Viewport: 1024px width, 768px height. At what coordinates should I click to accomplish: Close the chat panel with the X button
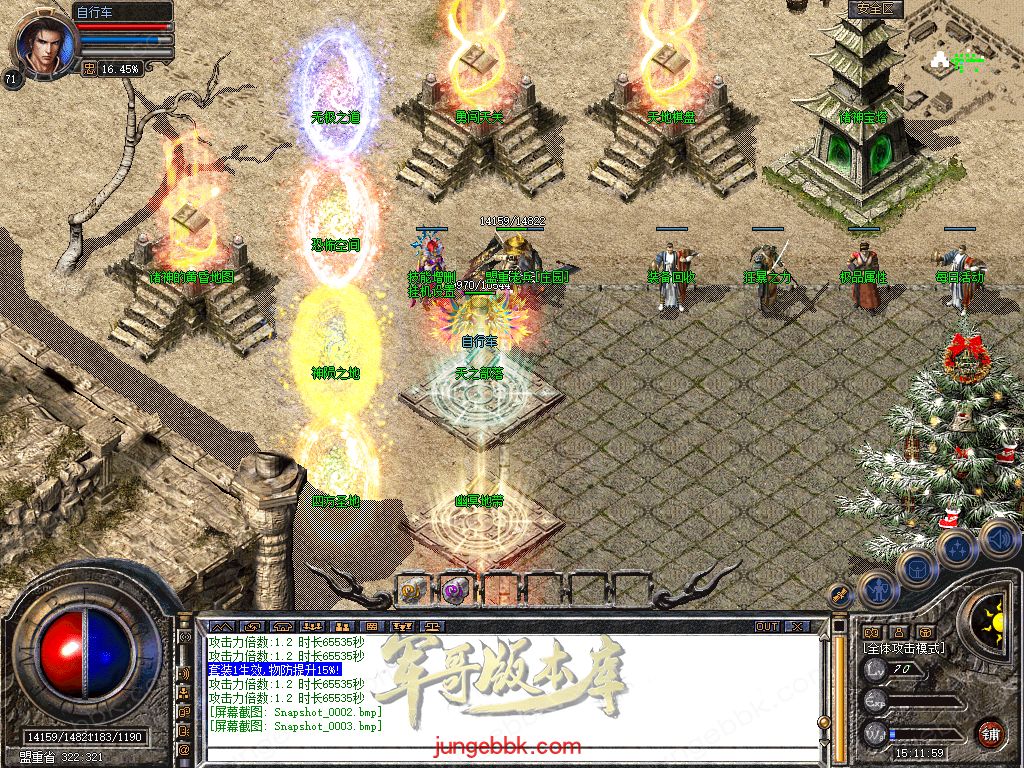[796, 626]
